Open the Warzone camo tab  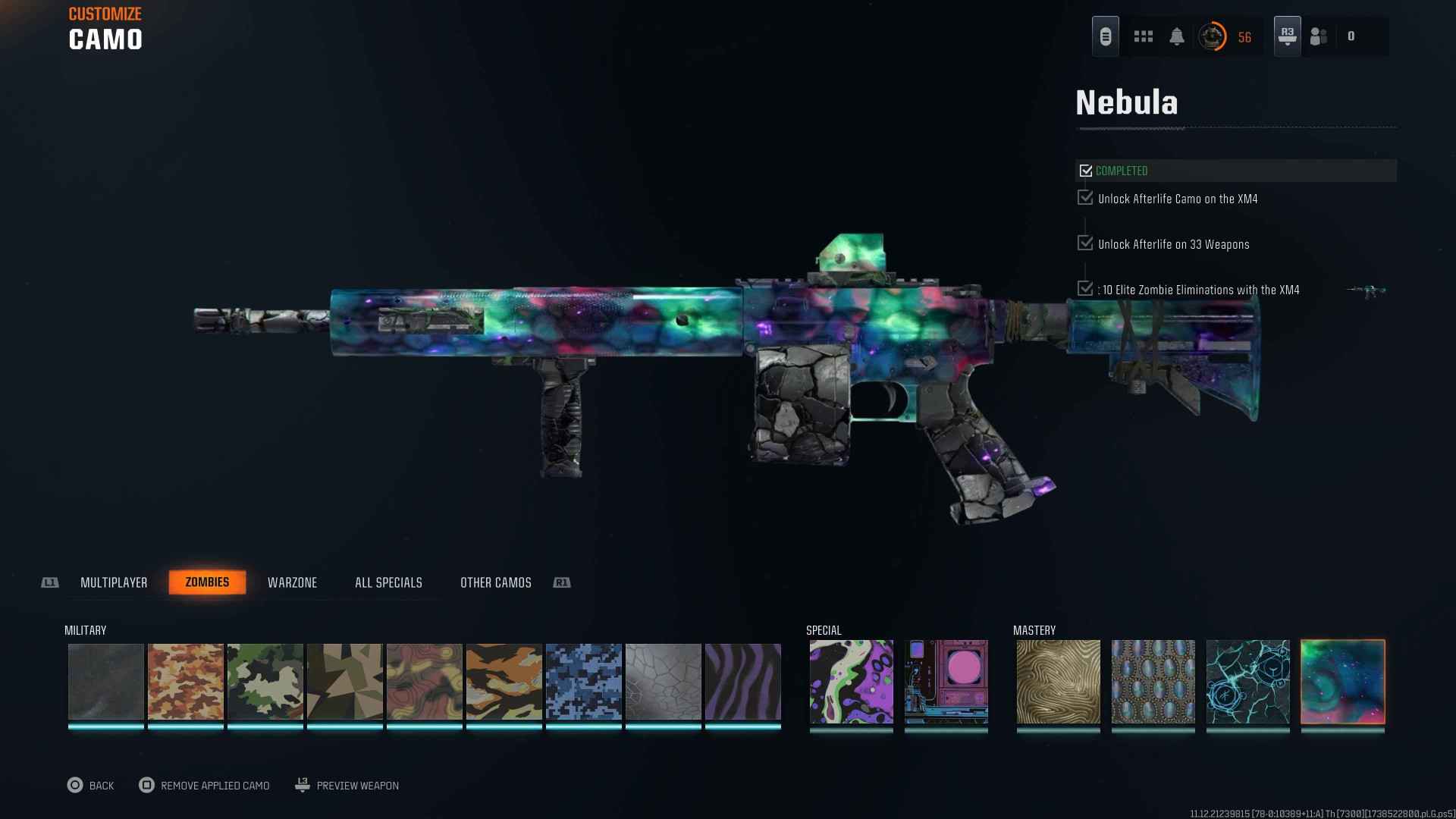(292, 582)
